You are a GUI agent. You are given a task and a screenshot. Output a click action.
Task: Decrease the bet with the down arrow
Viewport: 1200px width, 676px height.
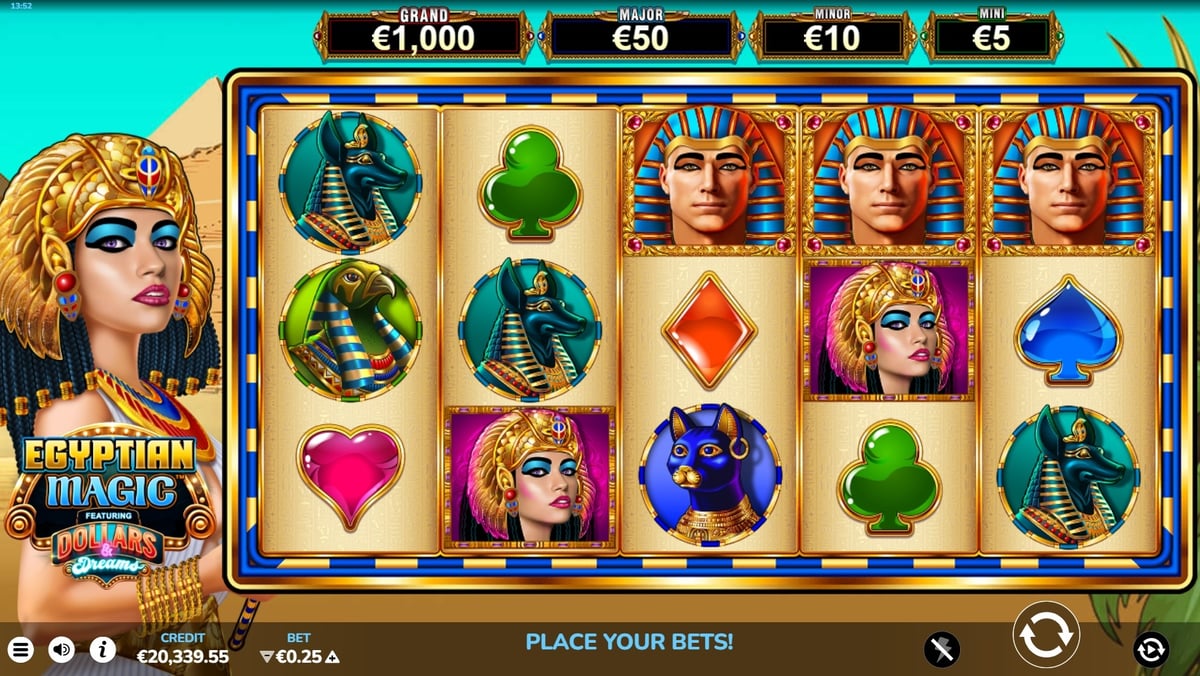pos(266,657)
